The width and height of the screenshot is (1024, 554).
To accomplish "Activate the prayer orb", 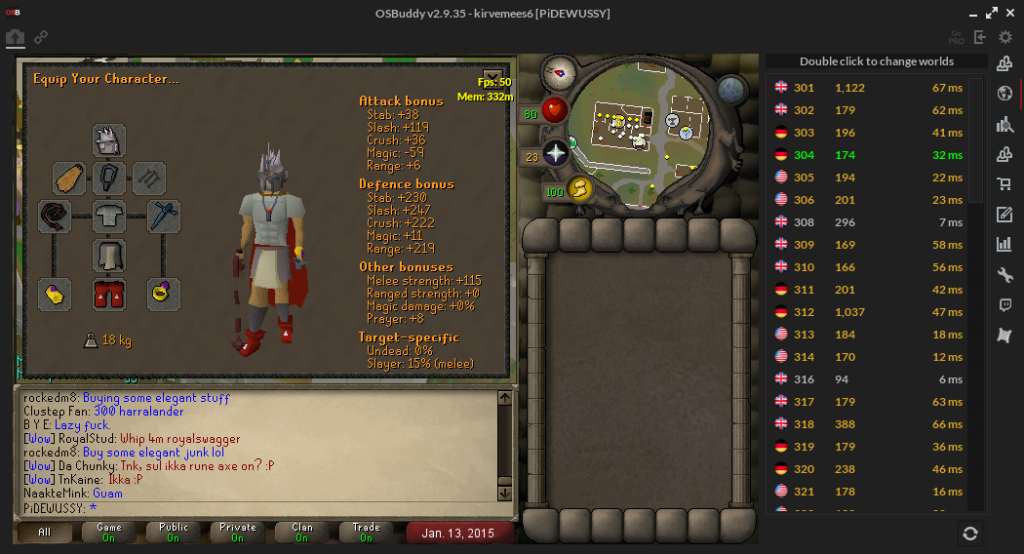I will pyautogui.click(x=555, y=154).
